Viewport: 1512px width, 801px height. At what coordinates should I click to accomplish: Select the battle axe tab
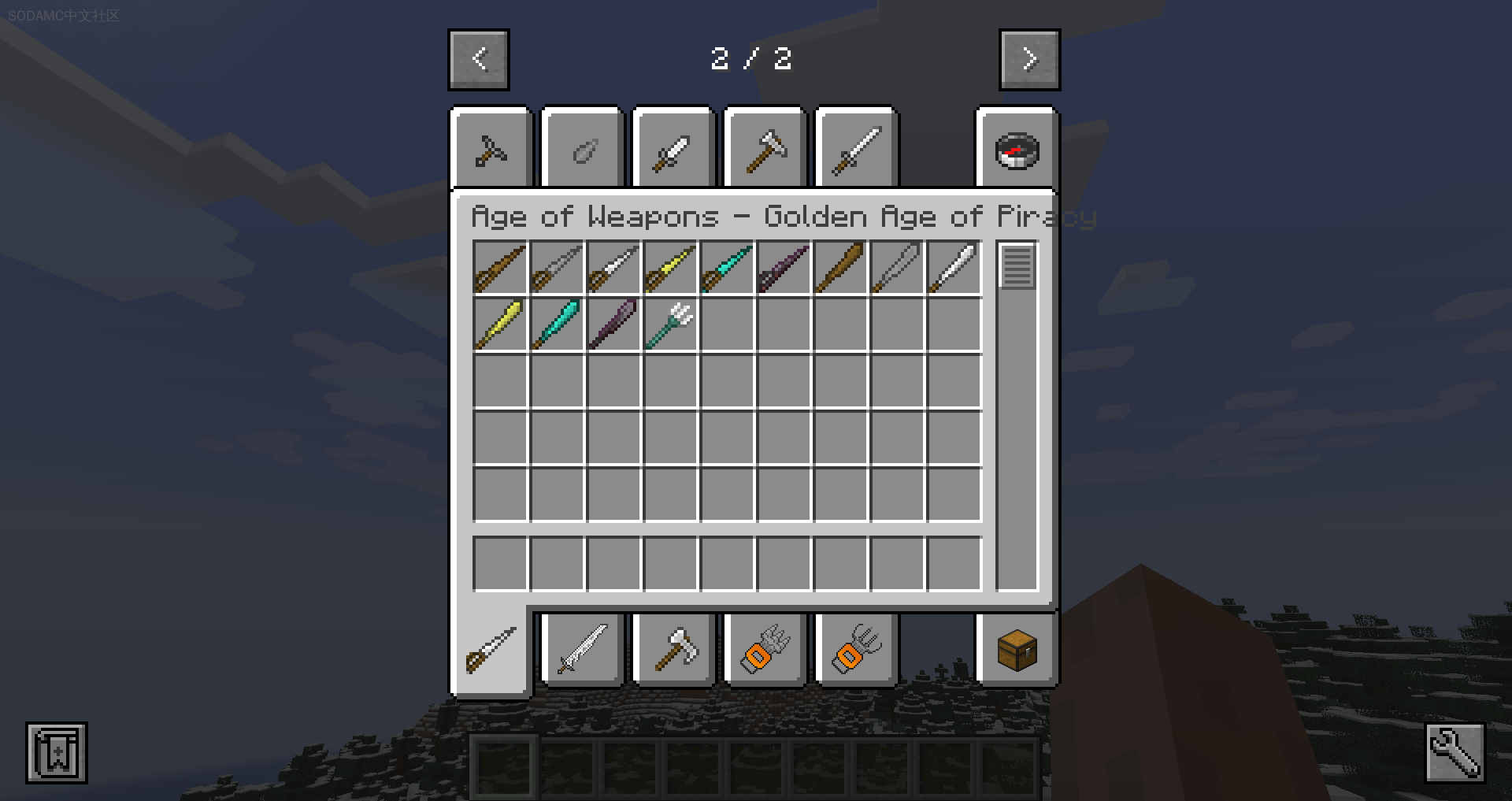pos(674,651)
